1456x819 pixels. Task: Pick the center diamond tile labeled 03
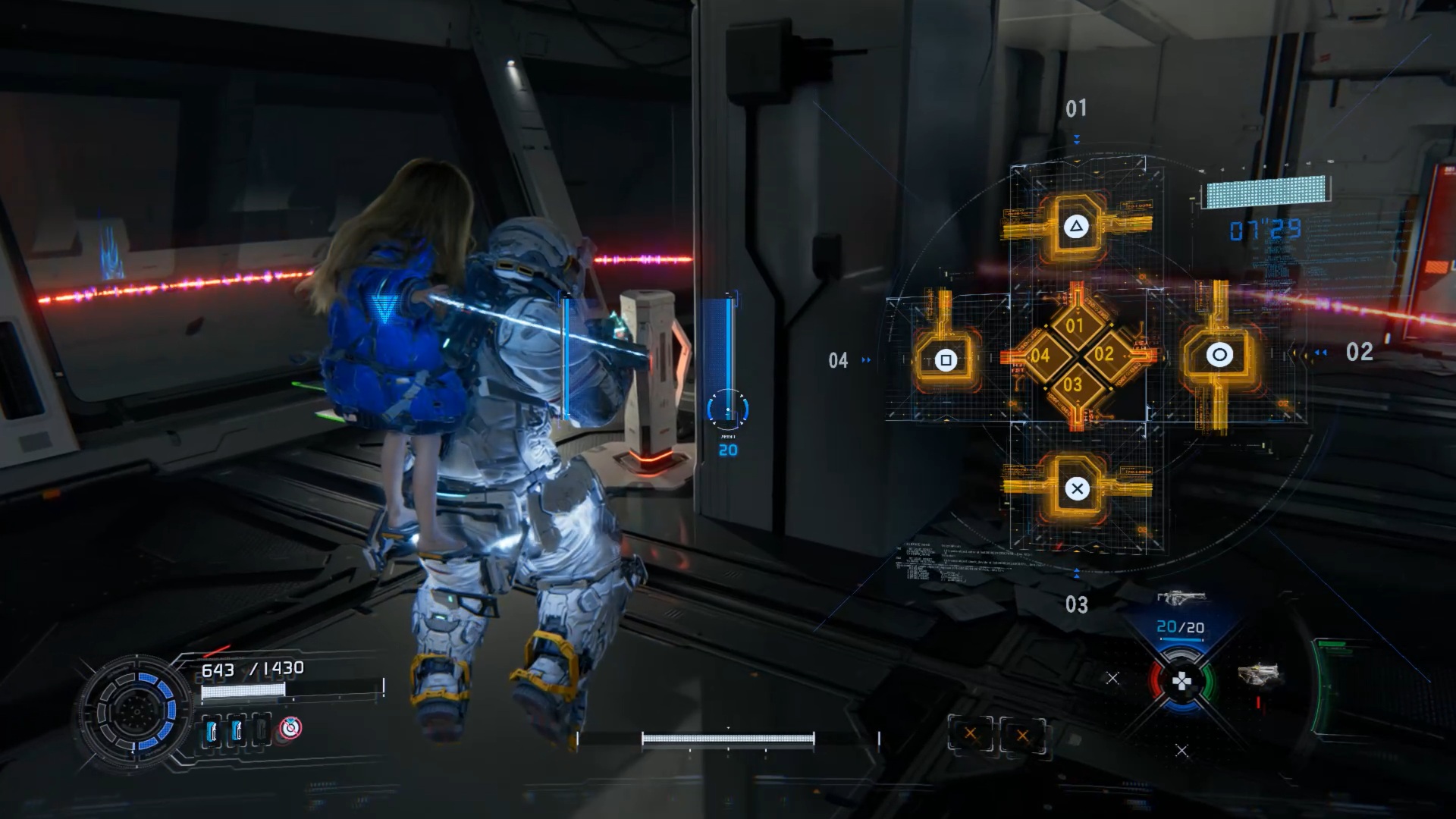(1073, 384)
